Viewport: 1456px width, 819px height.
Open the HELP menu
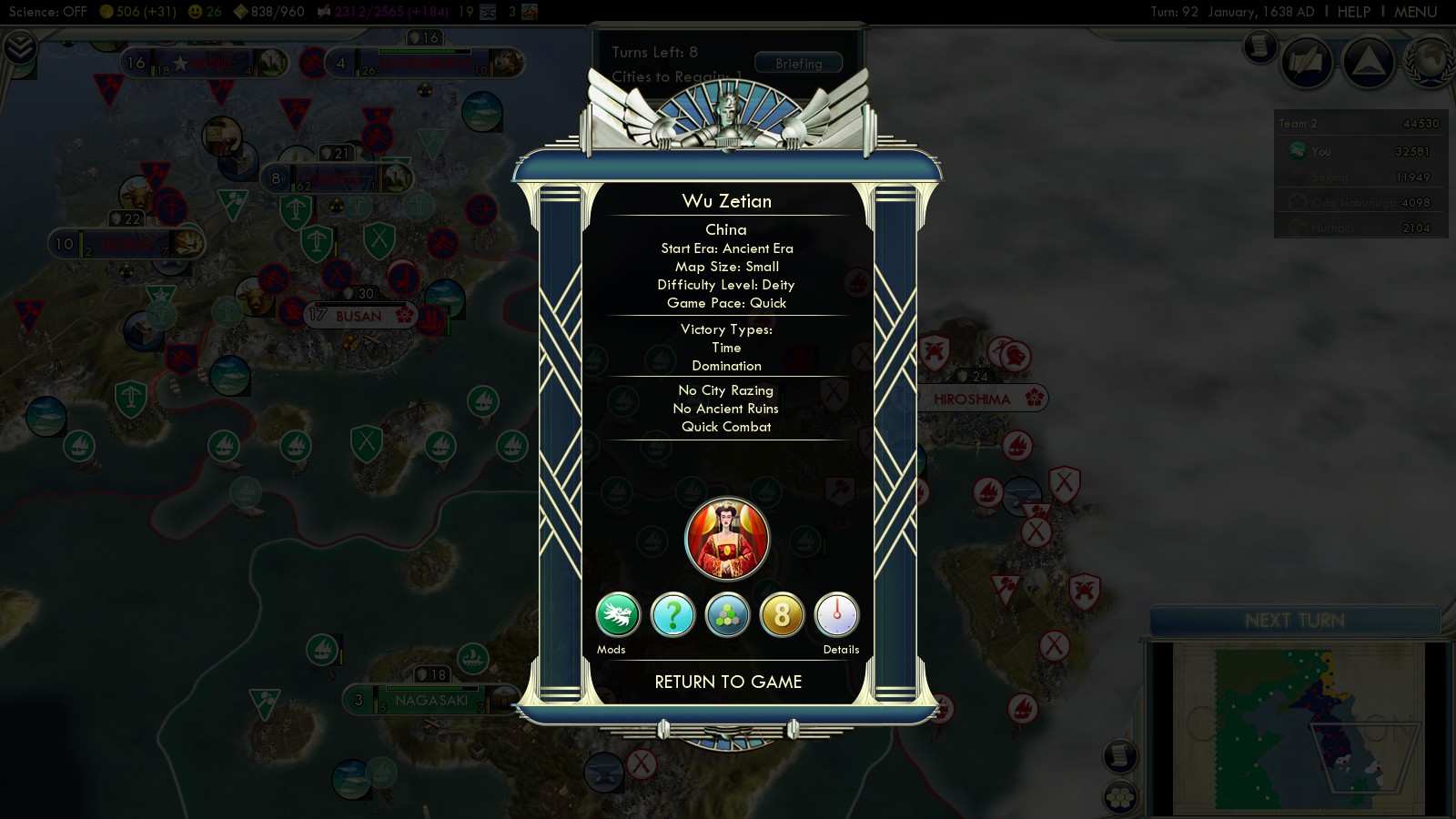click(1353, 12)
